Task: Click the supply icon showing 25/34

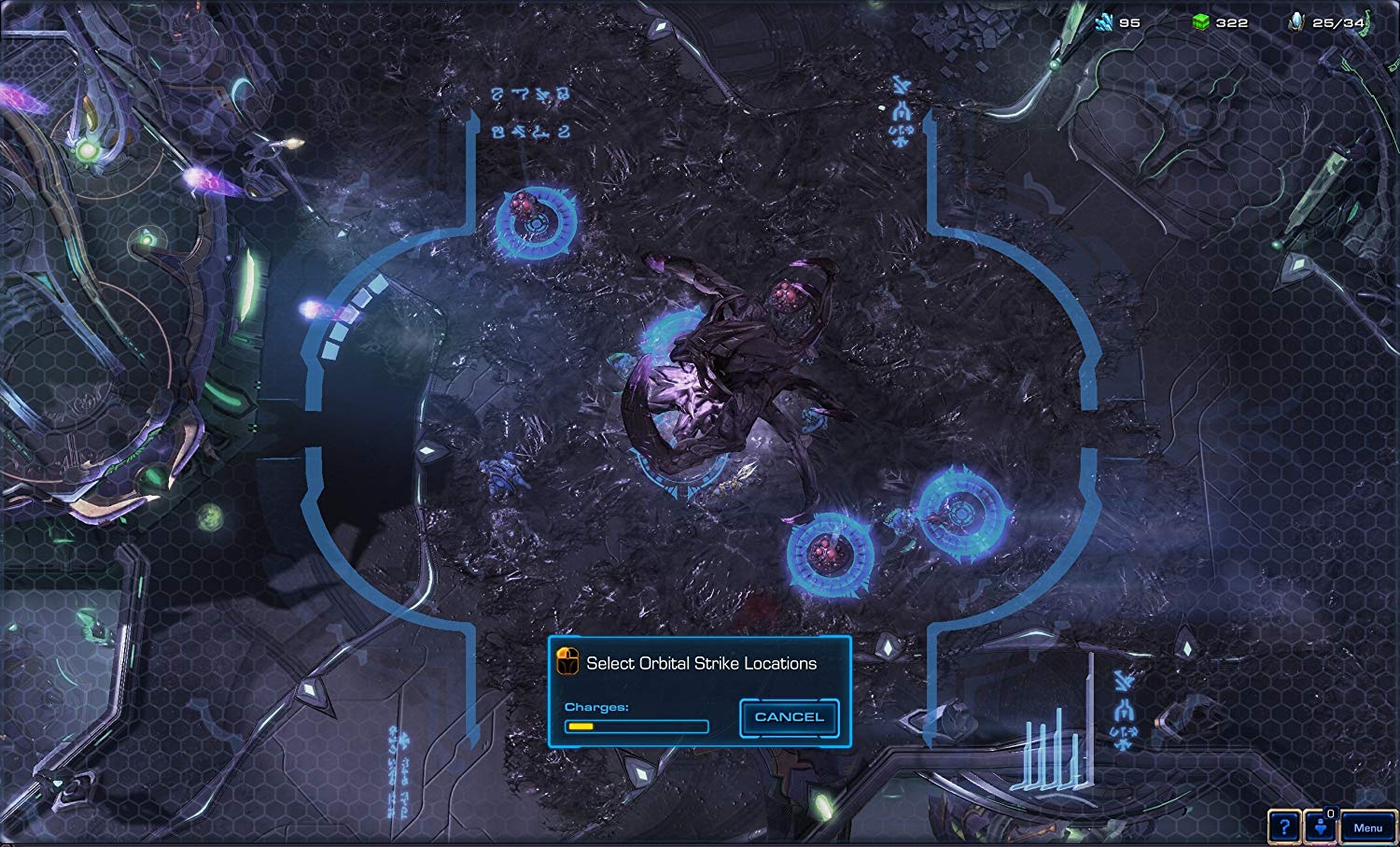Action: [1297, 21]
